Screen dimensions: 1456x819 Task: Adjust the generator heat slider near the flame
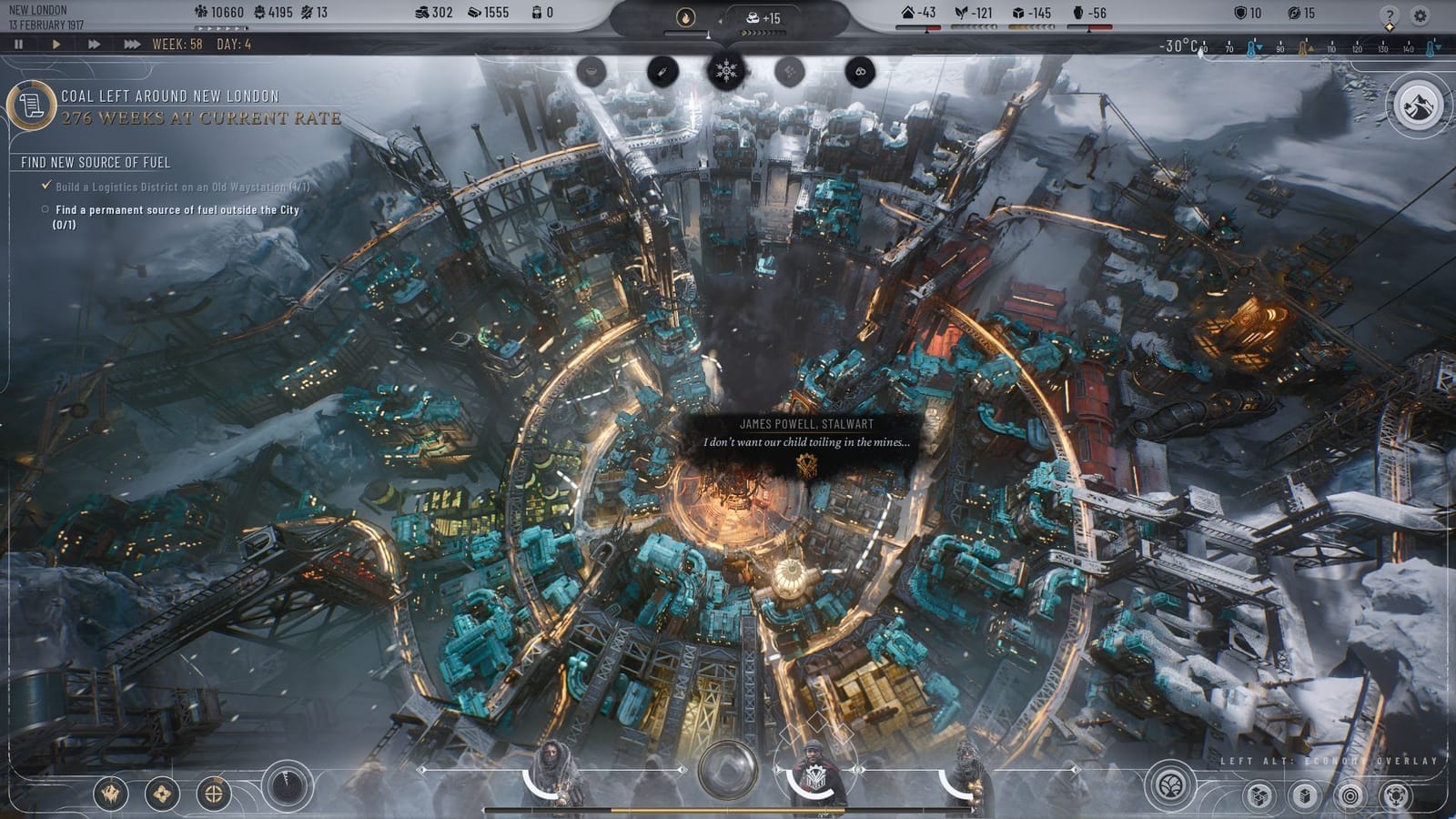[x=709, y=34]
